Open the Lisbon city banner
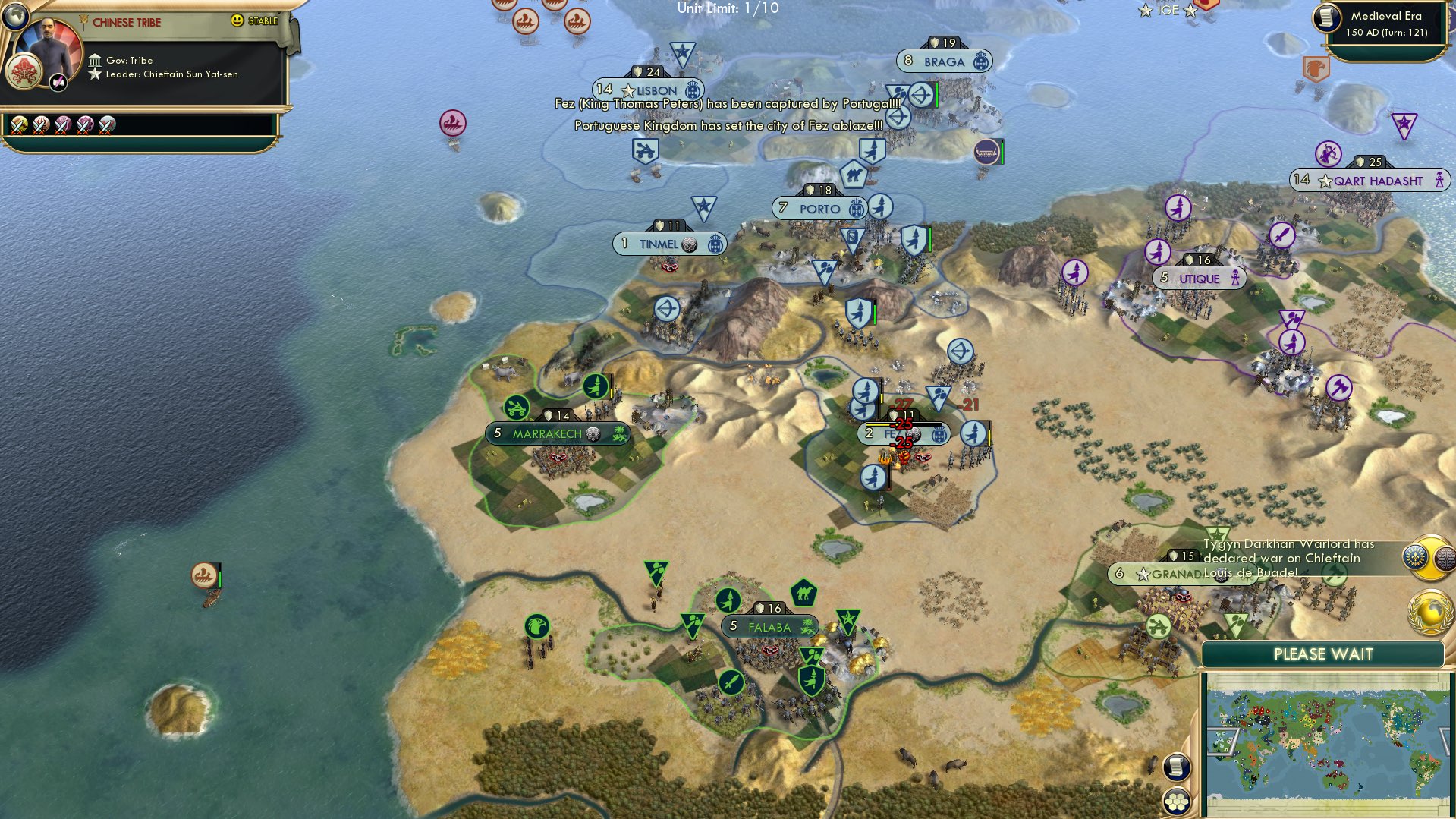This screenshot has height=819, width=1456. (x=648, y=90)
